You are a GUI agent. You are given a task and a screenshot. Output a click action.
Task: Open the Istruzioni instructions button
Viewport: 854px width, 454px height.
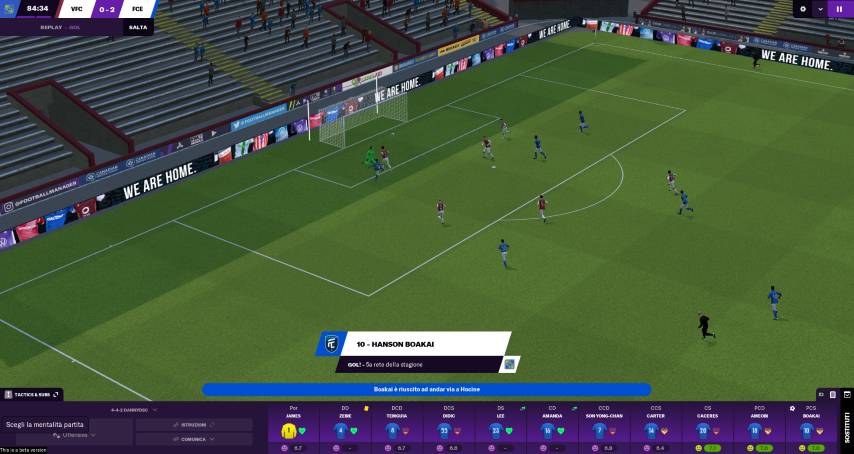pyautogui.click(x=194, y=425)
